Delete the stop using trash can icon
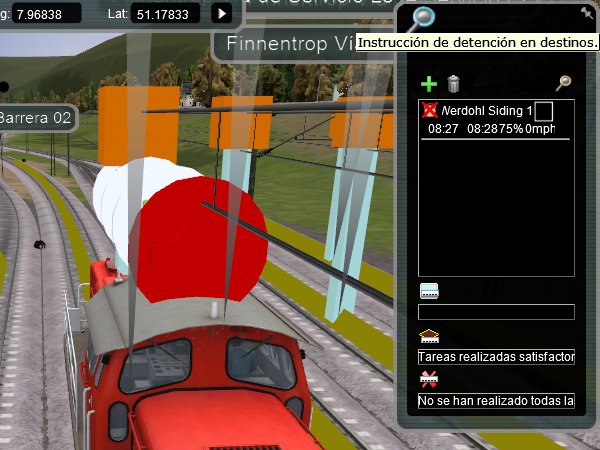The width and height of the screenshot is (600, 450). [x=453, y=85]
